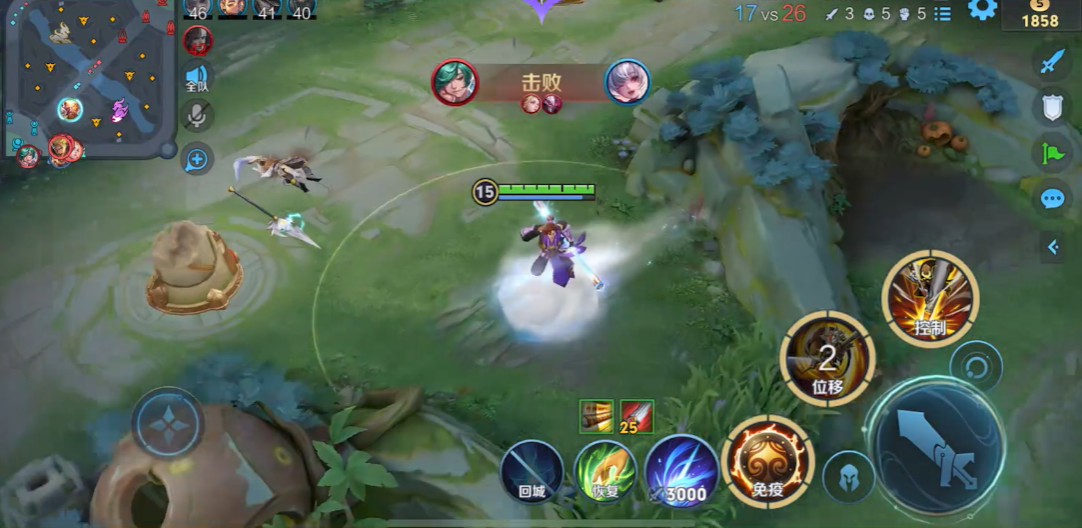1082x528 pixels.
Task: Activate the 恢复 heal spell
Action: [x=605, y=471]
